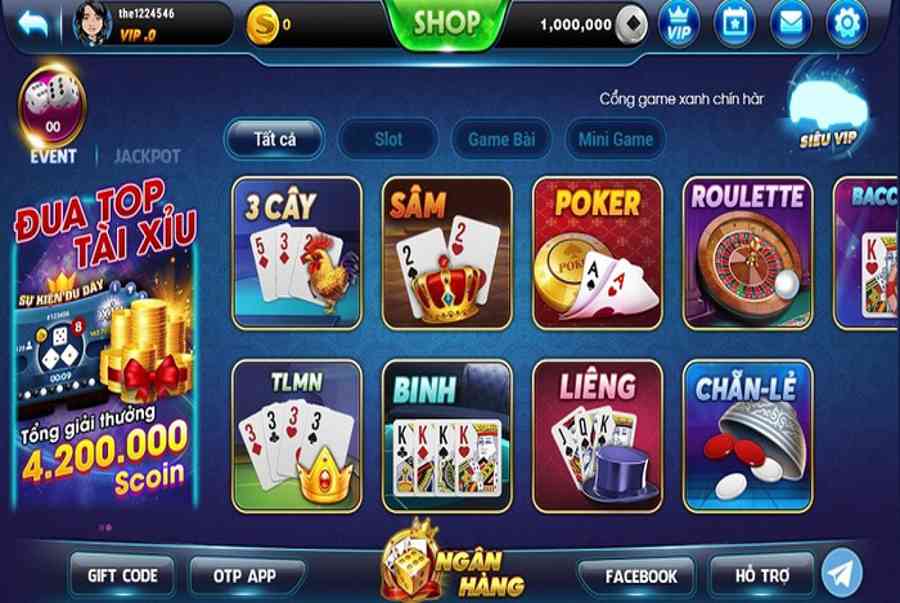Open the VIP crown icon
This screenshot has width=900, height=603.
point(677,24)
